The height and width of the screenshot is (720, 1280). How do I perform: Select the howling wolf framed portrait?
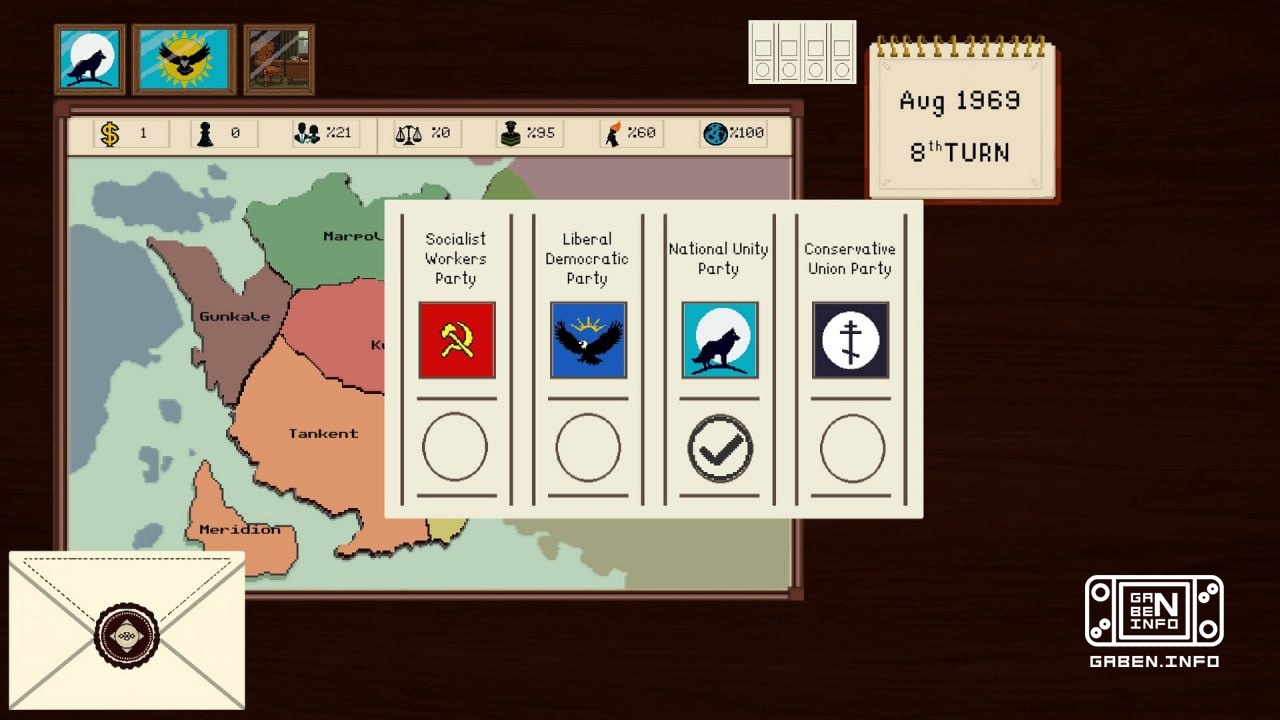tap(89, 60)
